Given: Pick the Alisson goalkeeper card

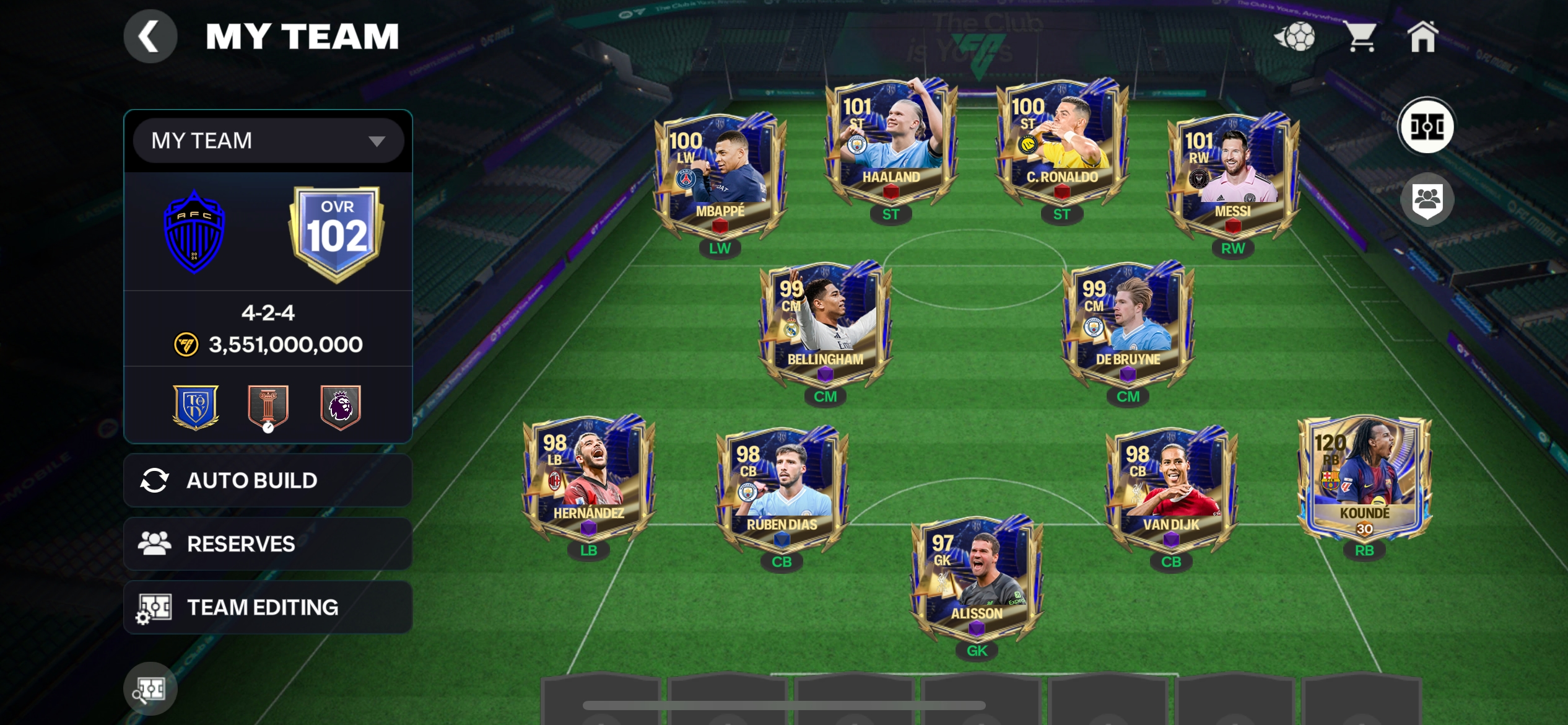Looking at the screenshot, I should [977, 579].
